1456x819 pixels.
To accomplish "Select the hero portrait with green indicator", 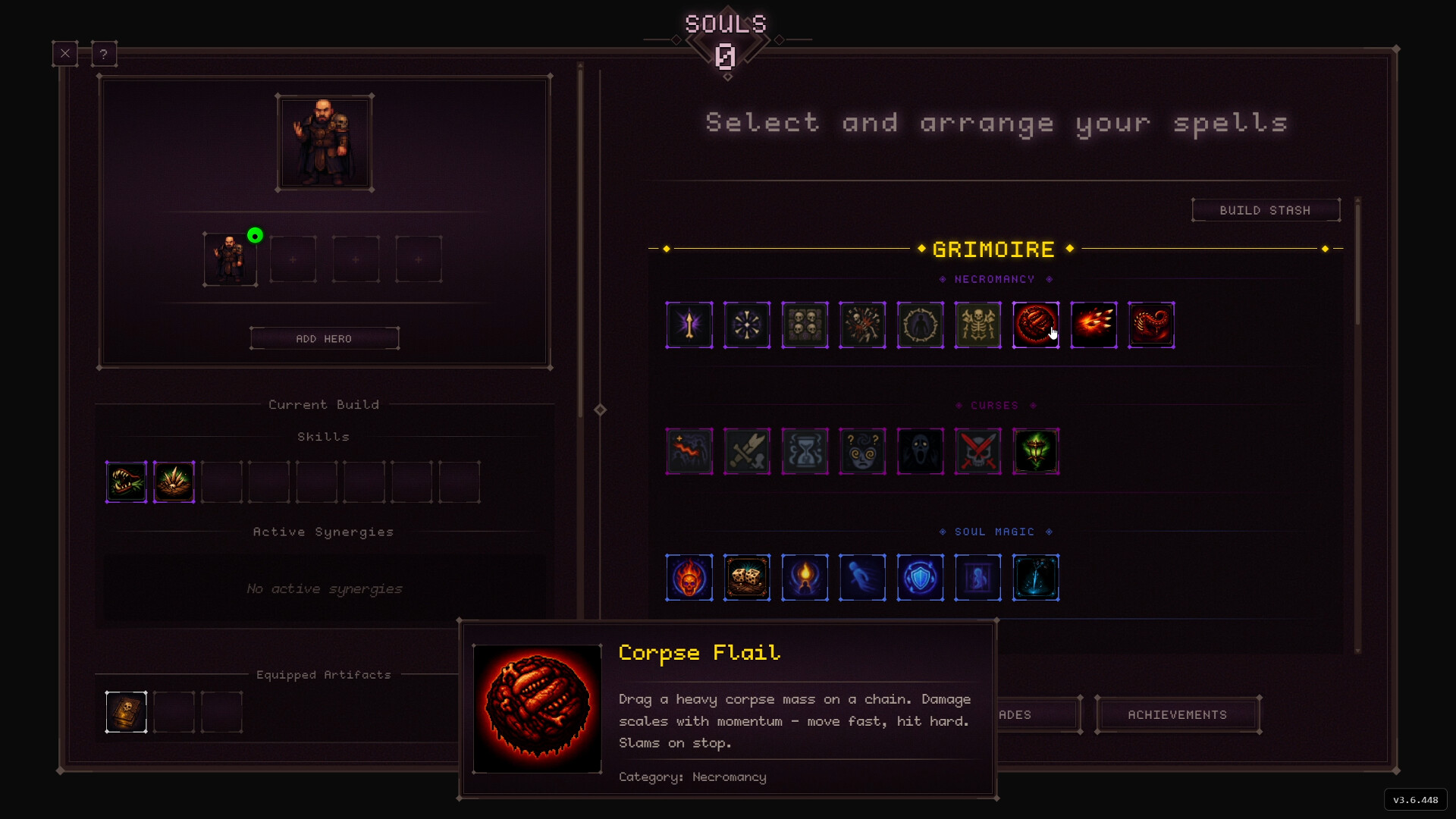I will [x=231, y=259].
